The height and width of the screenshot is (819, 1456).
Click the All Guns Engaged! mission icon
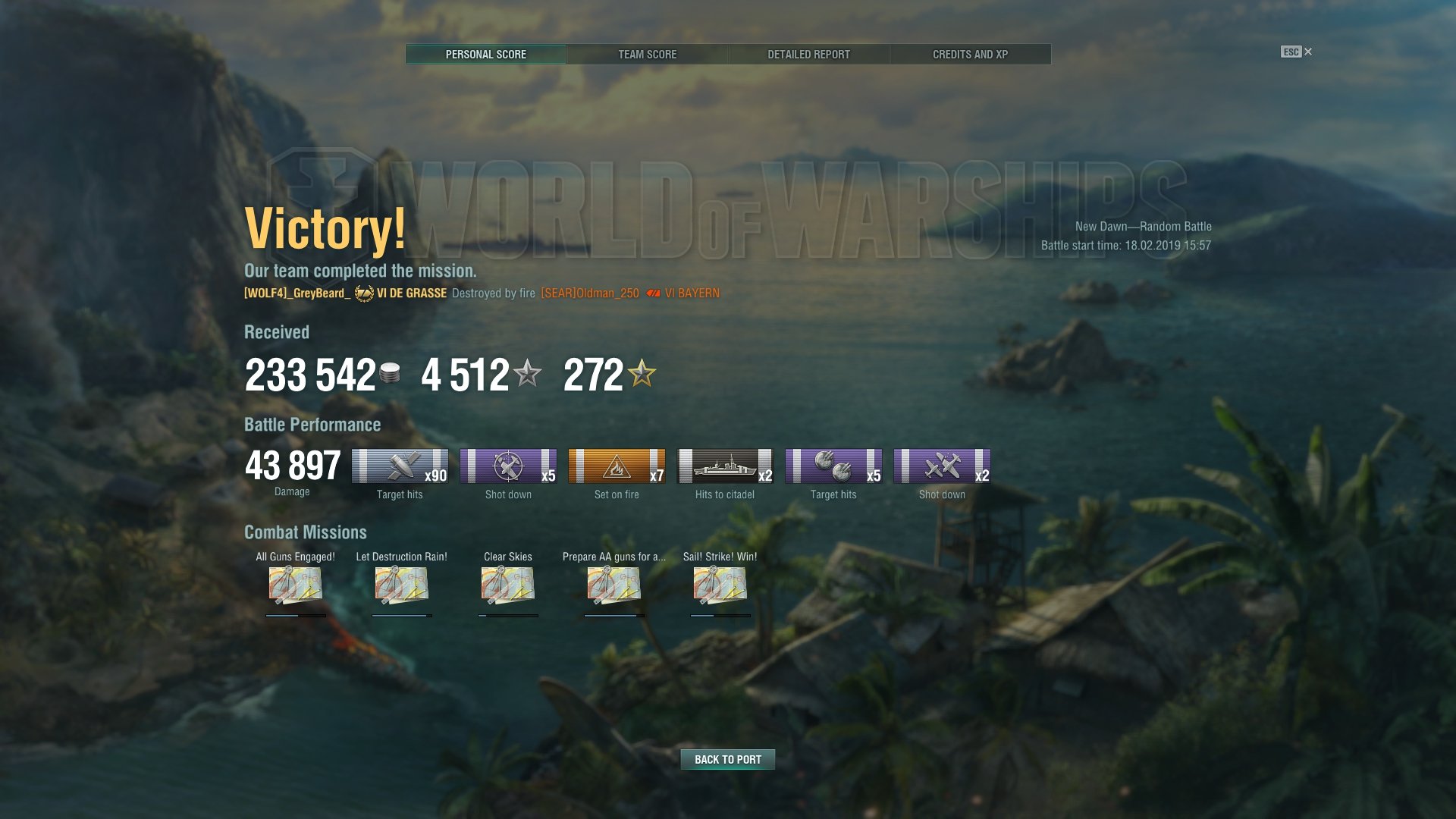295,585
